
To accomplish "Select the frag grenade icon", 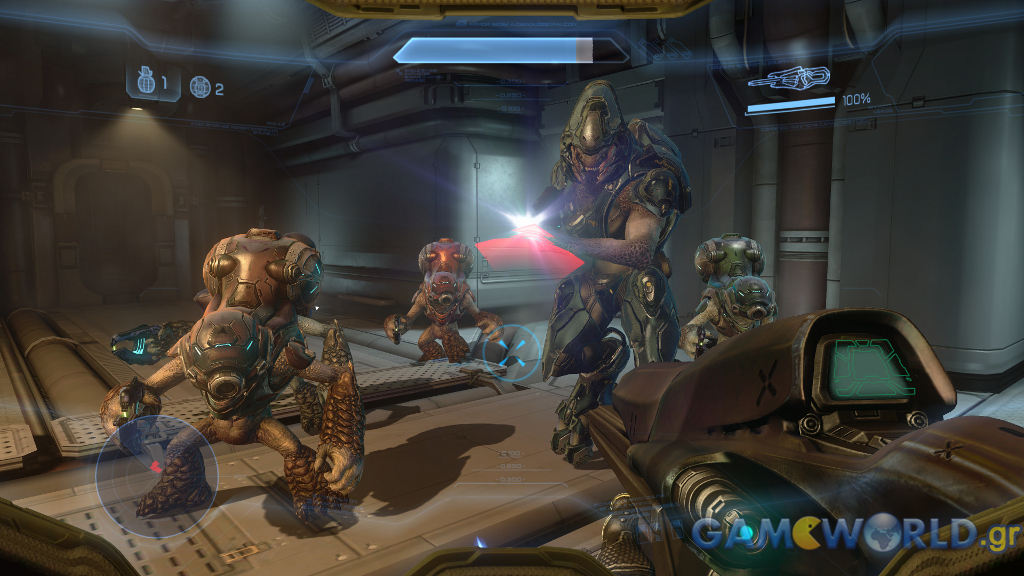I will tap(146, 84).
